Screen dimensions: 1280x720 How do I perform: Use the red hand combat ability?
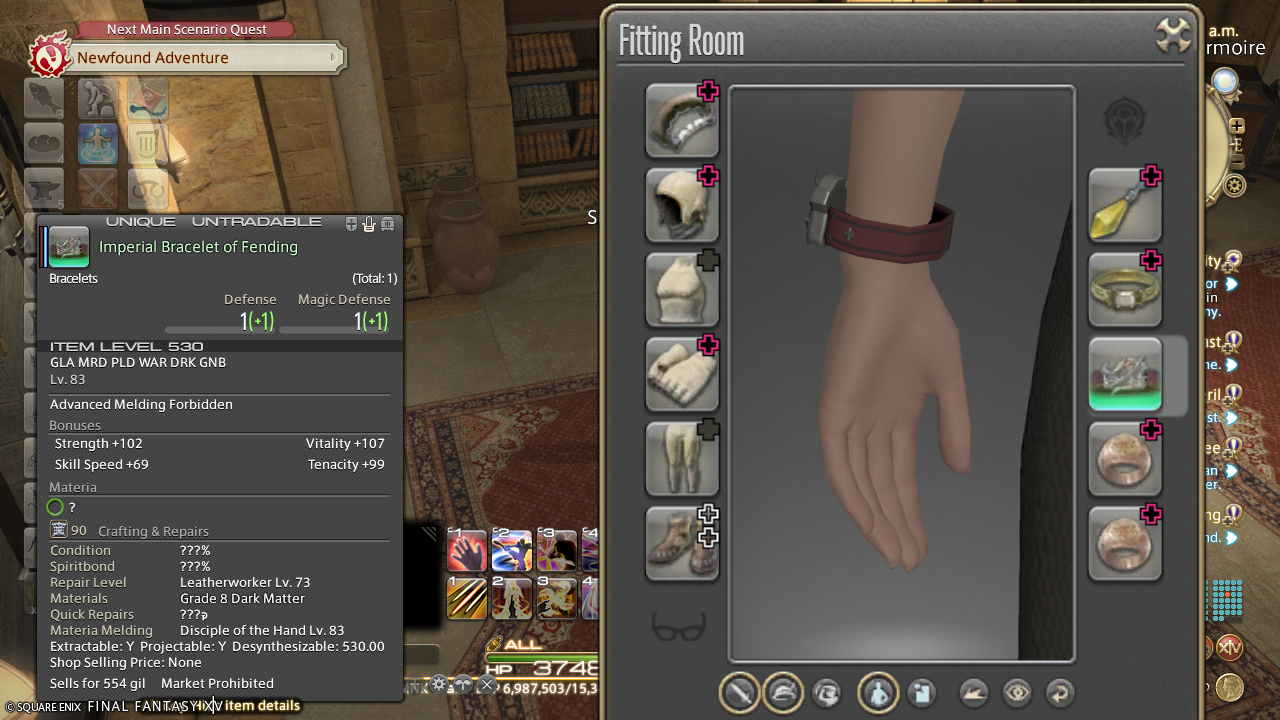pyautogui.click(x=467, y=550)
